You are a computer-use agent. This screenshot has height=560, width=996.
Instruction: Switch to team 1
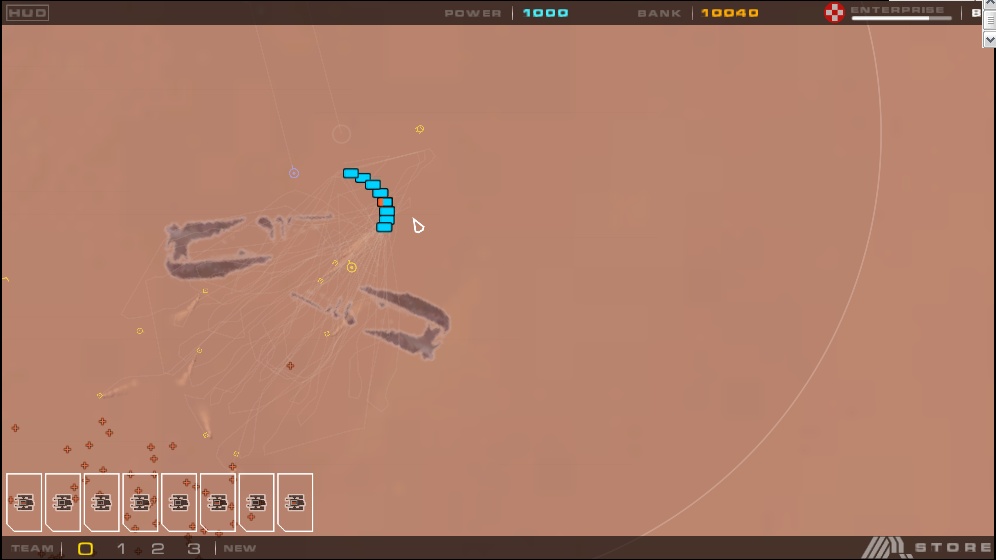(x=121, y=548)
